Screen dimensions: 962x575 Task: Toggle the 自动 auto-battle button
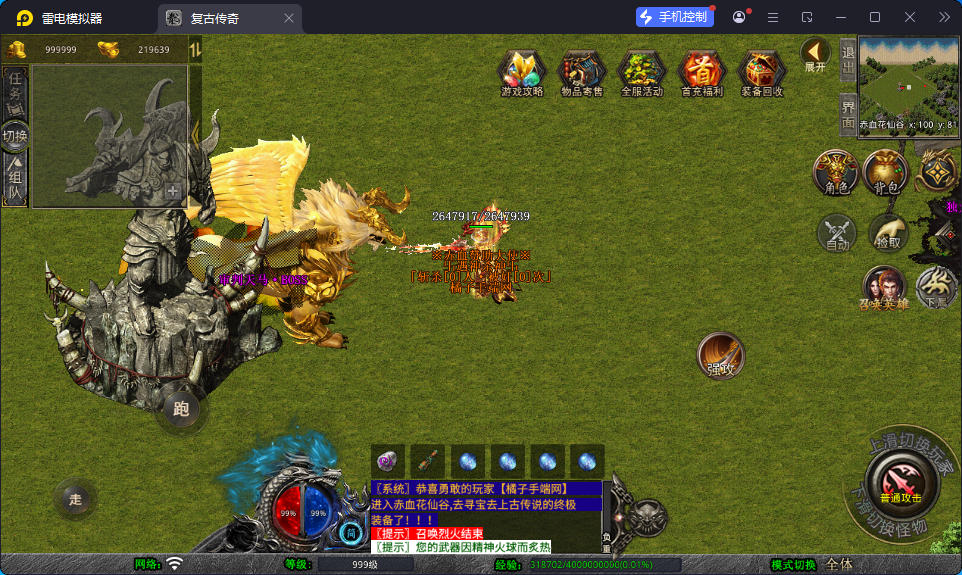837,233
